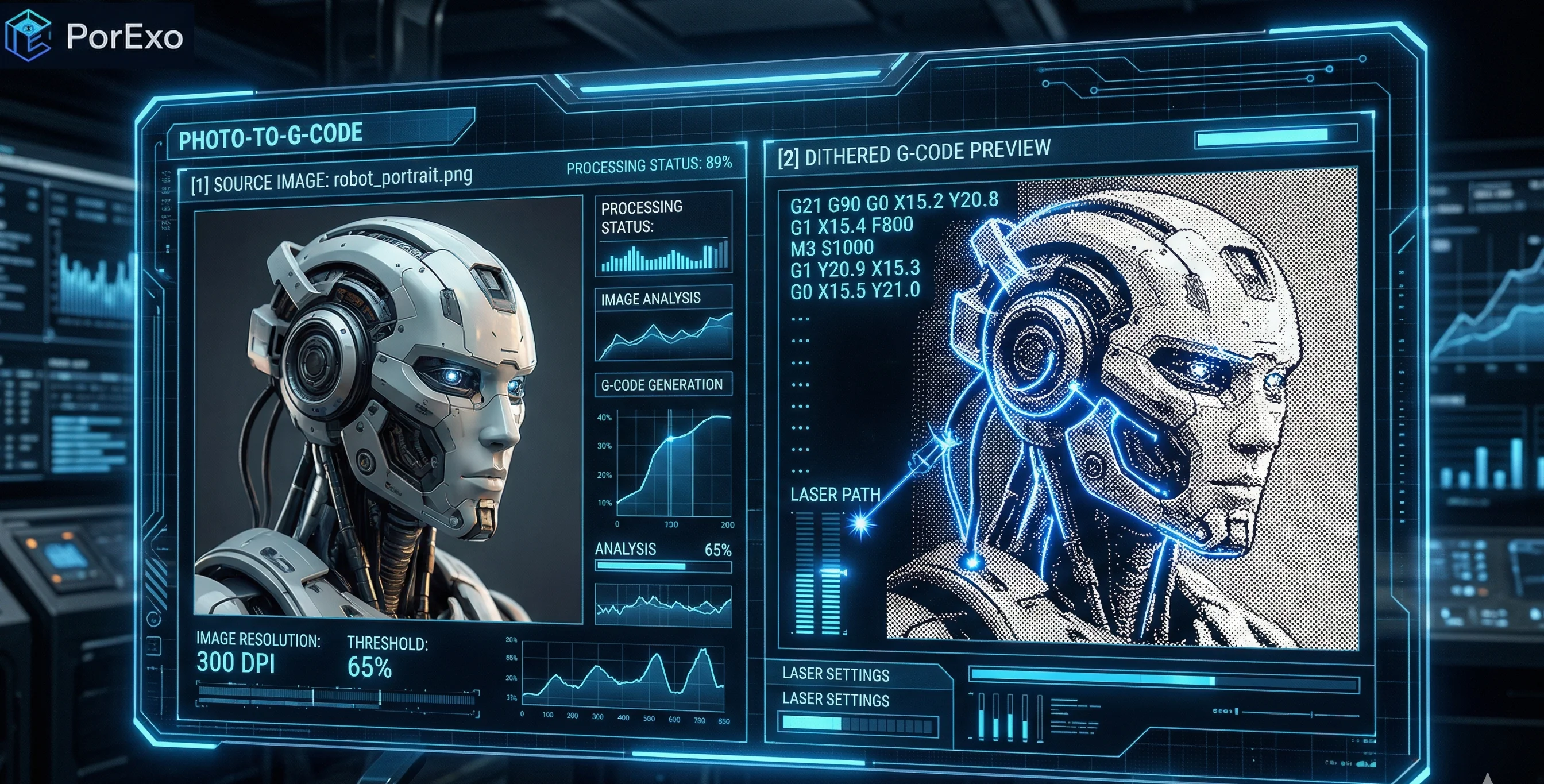Select the M3 S1000 code line
1544x784 pixels.
832,248
